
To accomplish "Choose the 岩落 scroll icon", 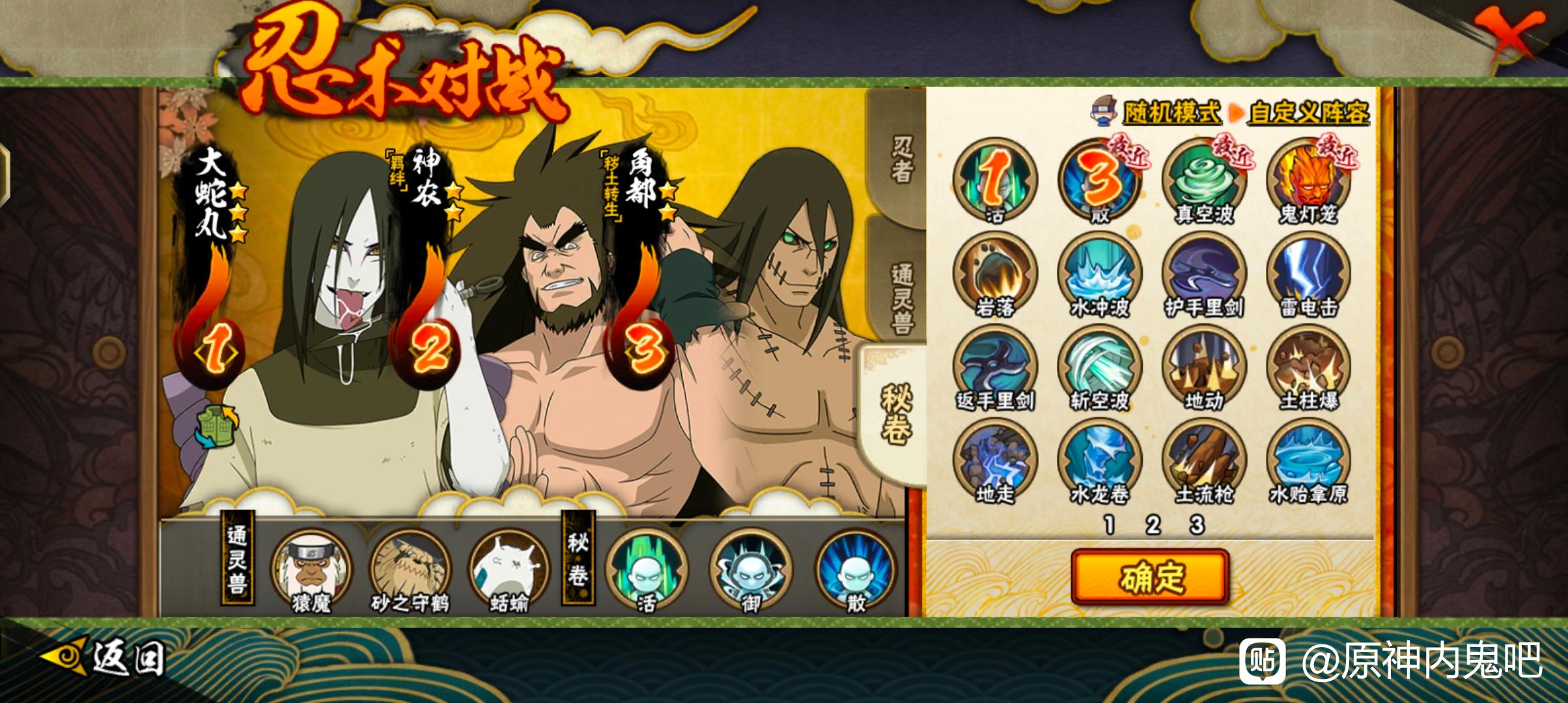I will (x=995, y=273).
